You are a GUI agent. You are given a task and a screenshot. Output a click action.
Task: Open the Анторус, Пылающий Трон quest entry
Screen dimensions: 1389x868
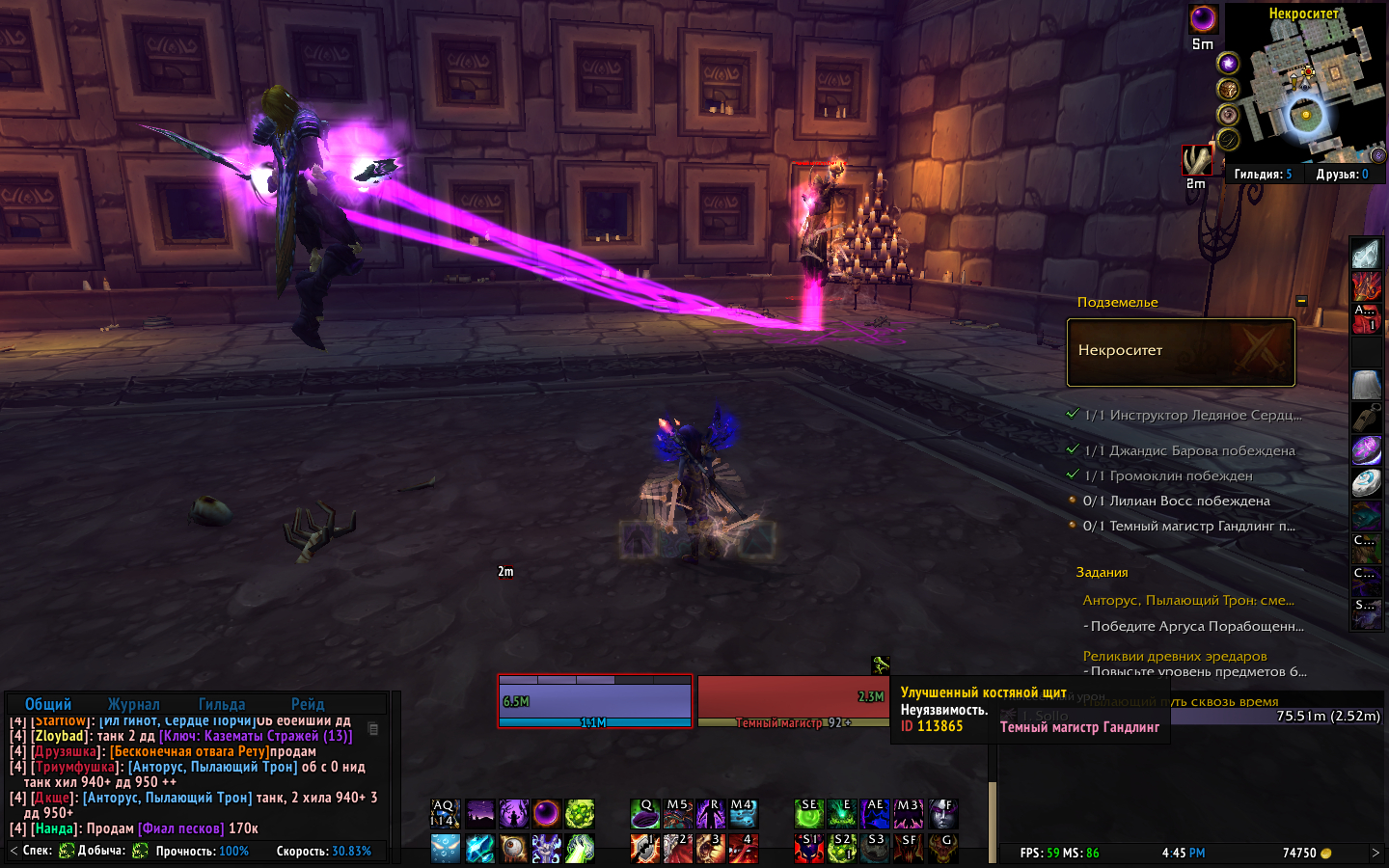point(1188,600)
